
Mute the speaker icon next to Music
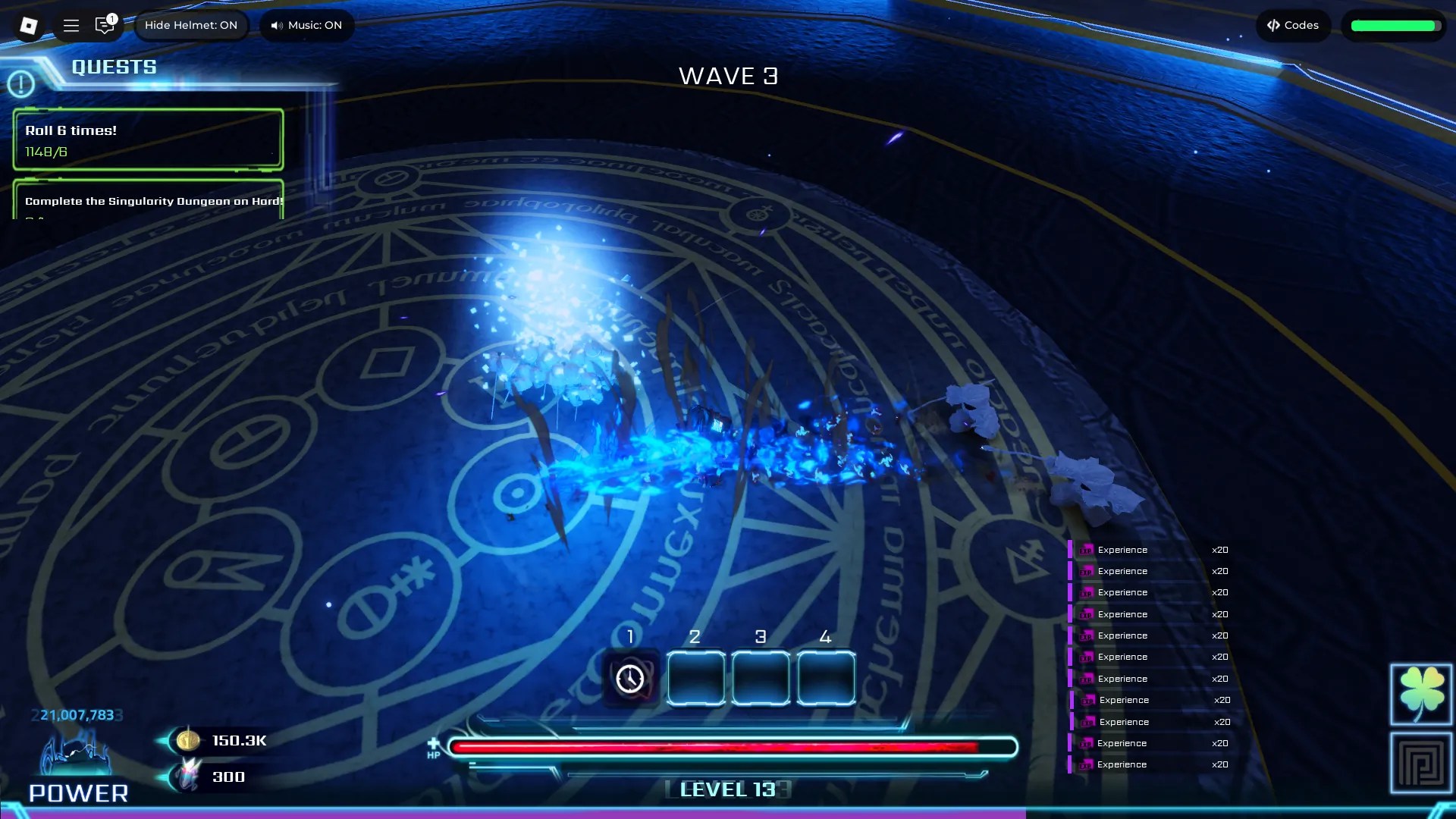pyautogui.click(x=276, y=25)
